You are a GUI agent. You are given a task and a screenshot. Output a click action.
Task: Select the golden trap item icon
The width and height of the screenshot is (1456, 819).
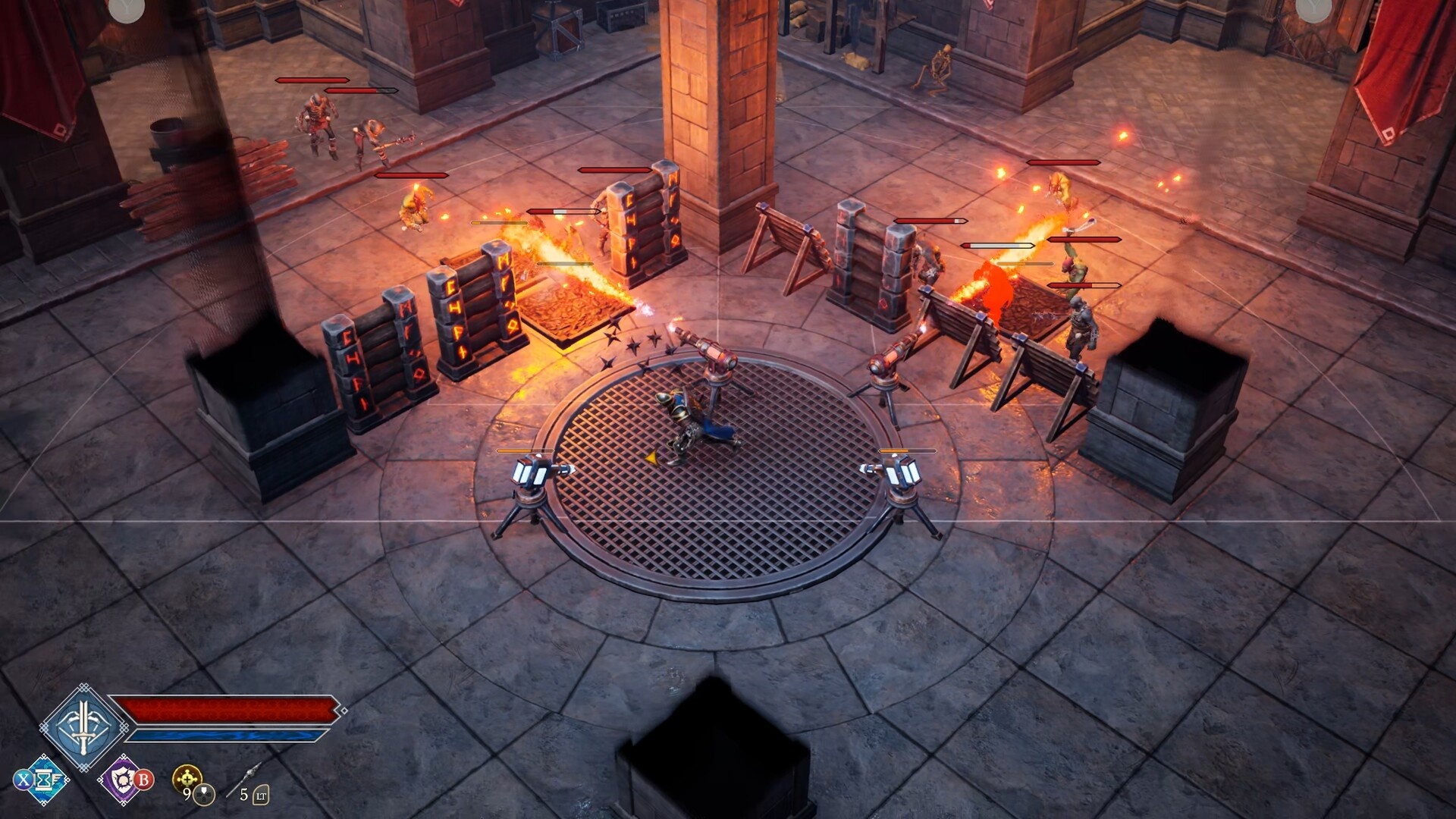click(x=187, y=778)
